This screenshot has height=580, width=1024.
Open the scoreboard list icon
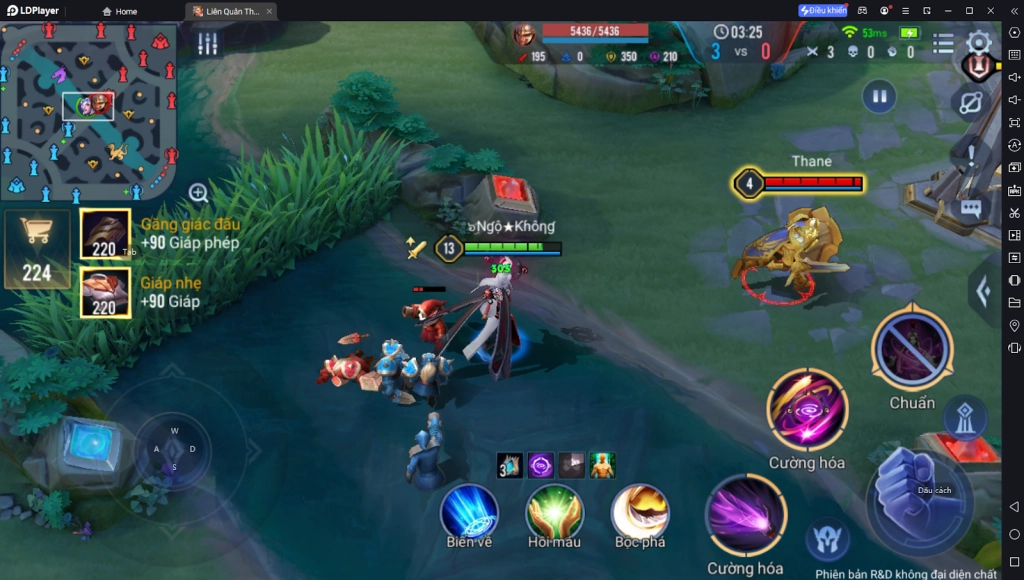[x=943, y=43]
